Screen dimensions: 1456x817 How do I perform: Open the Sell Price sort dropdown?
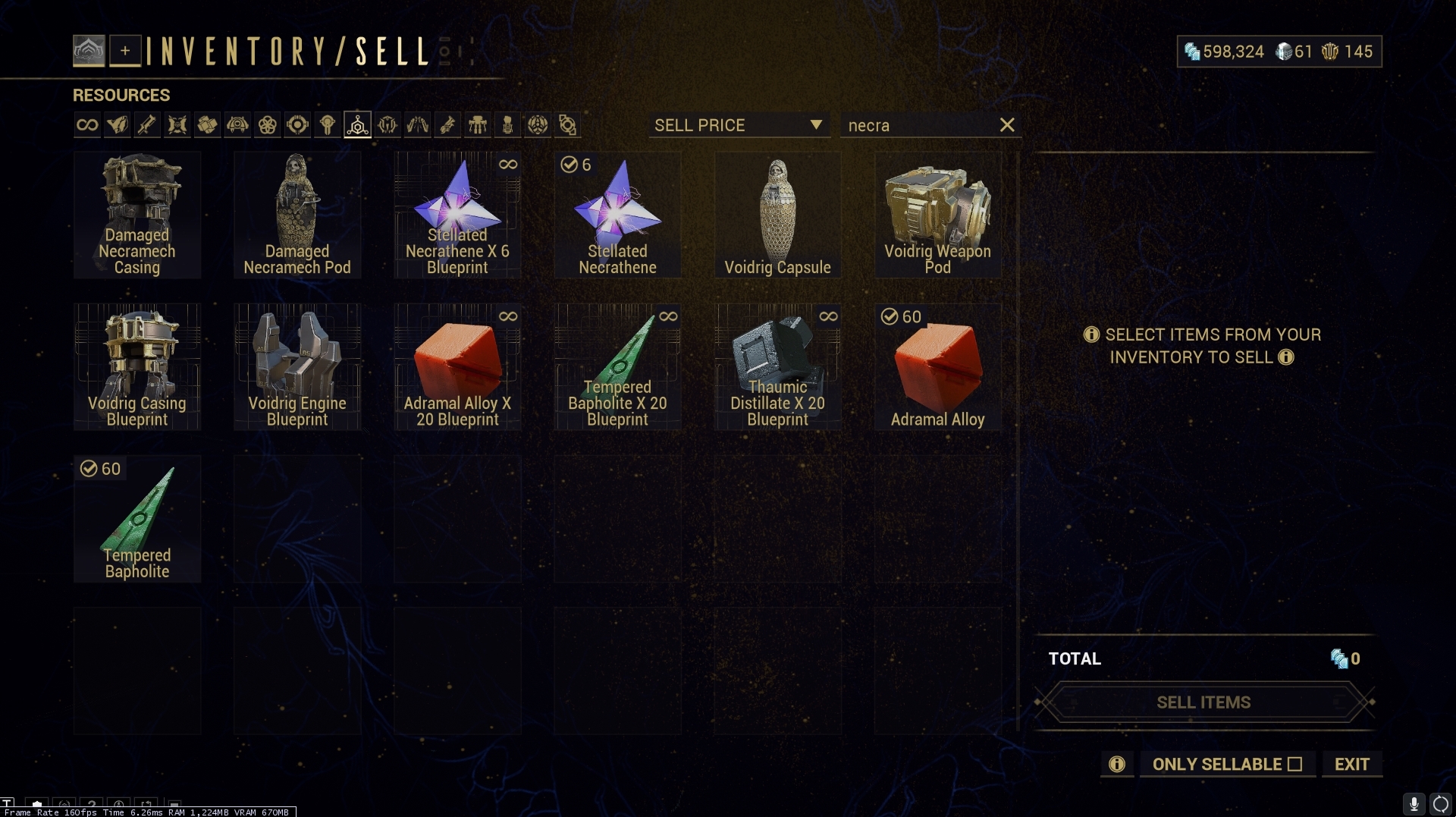click(x=739, y=125)
